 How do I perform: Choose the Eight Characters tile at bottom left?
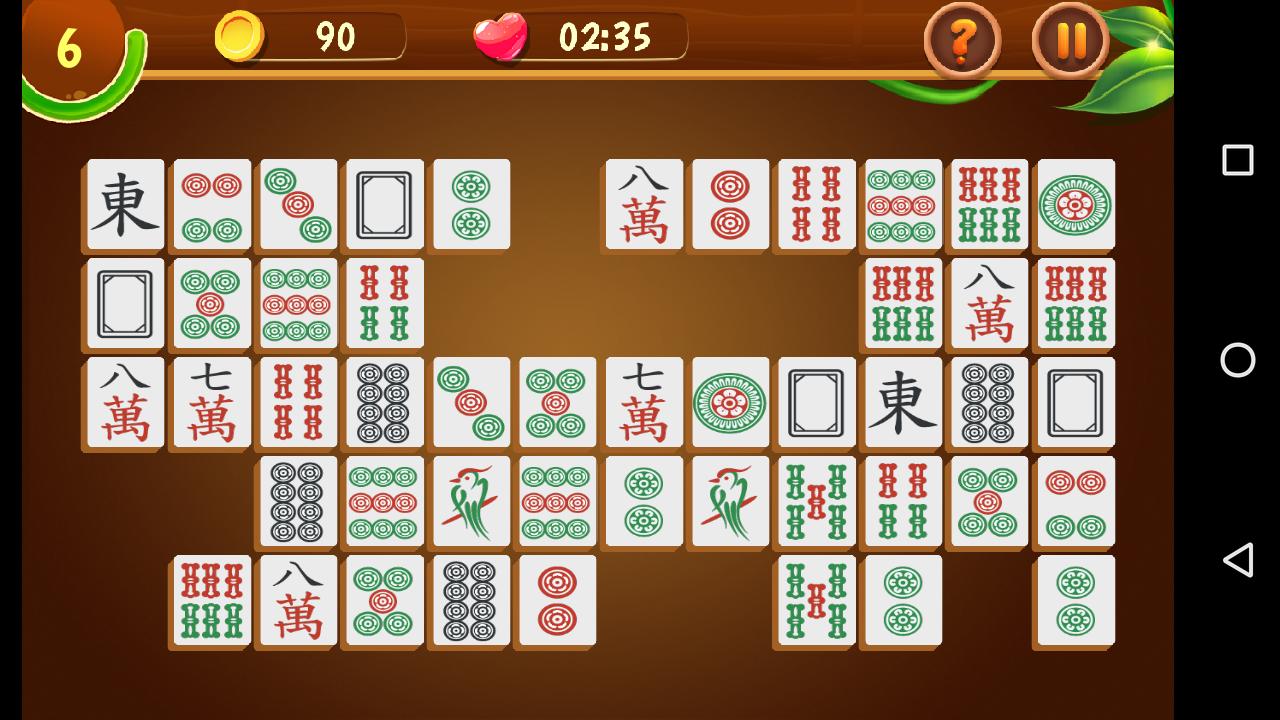(x=296, y=600)
